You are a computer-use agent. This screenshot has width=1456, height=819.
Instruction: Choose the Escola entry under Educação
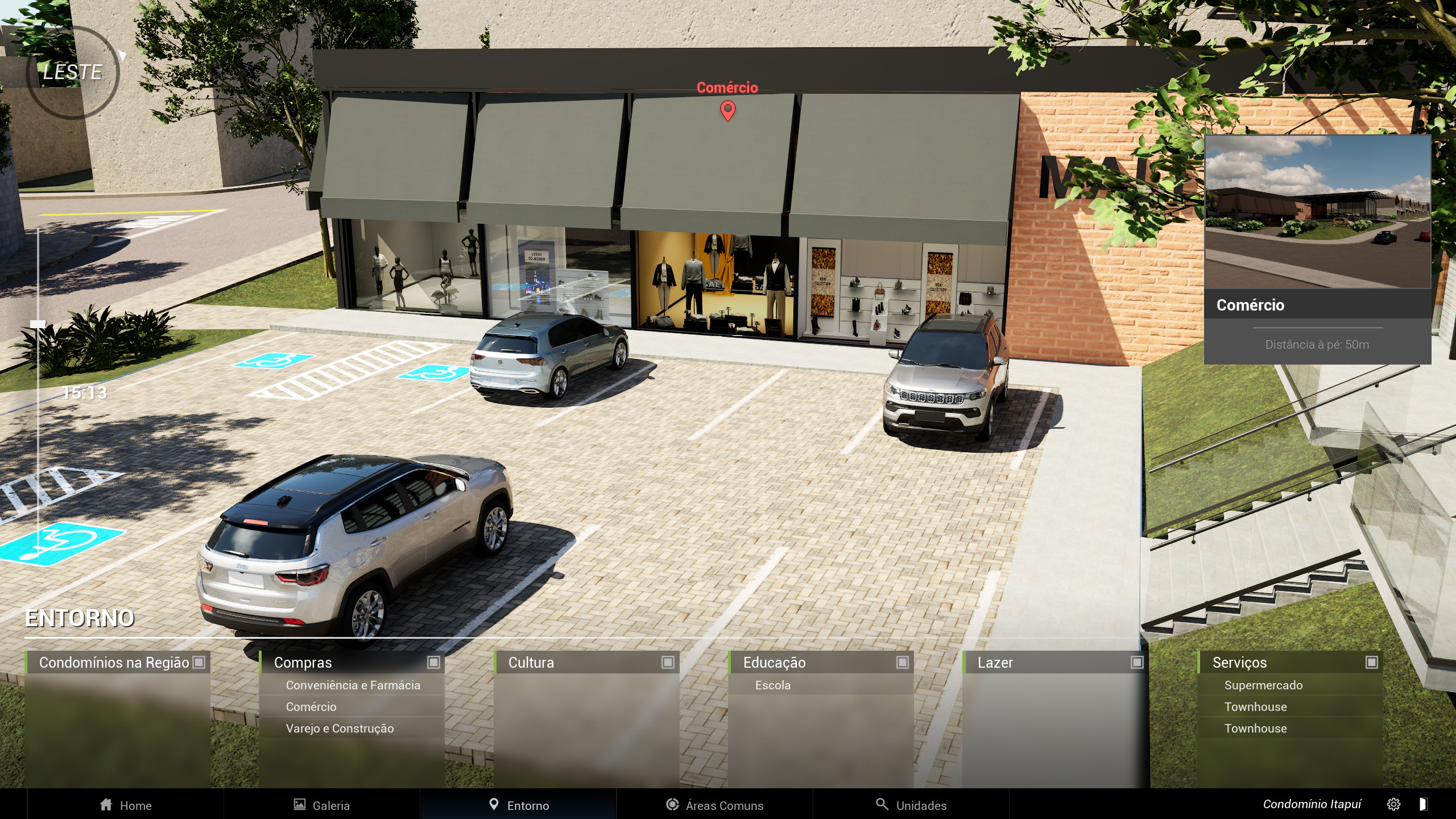coord(772,685)
